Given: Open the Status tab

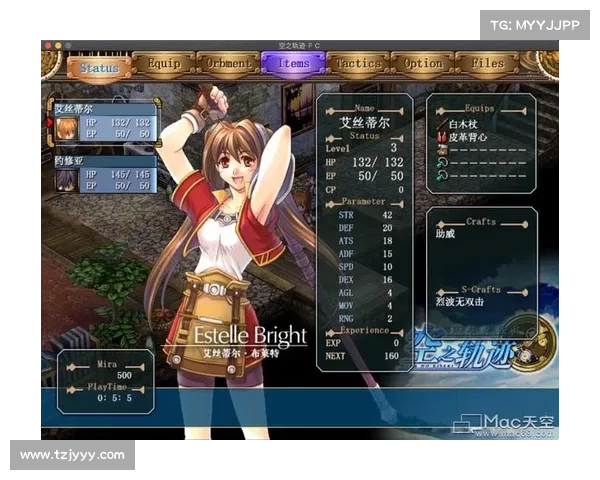Looking at the screenshot, I should tap(100, 68).
